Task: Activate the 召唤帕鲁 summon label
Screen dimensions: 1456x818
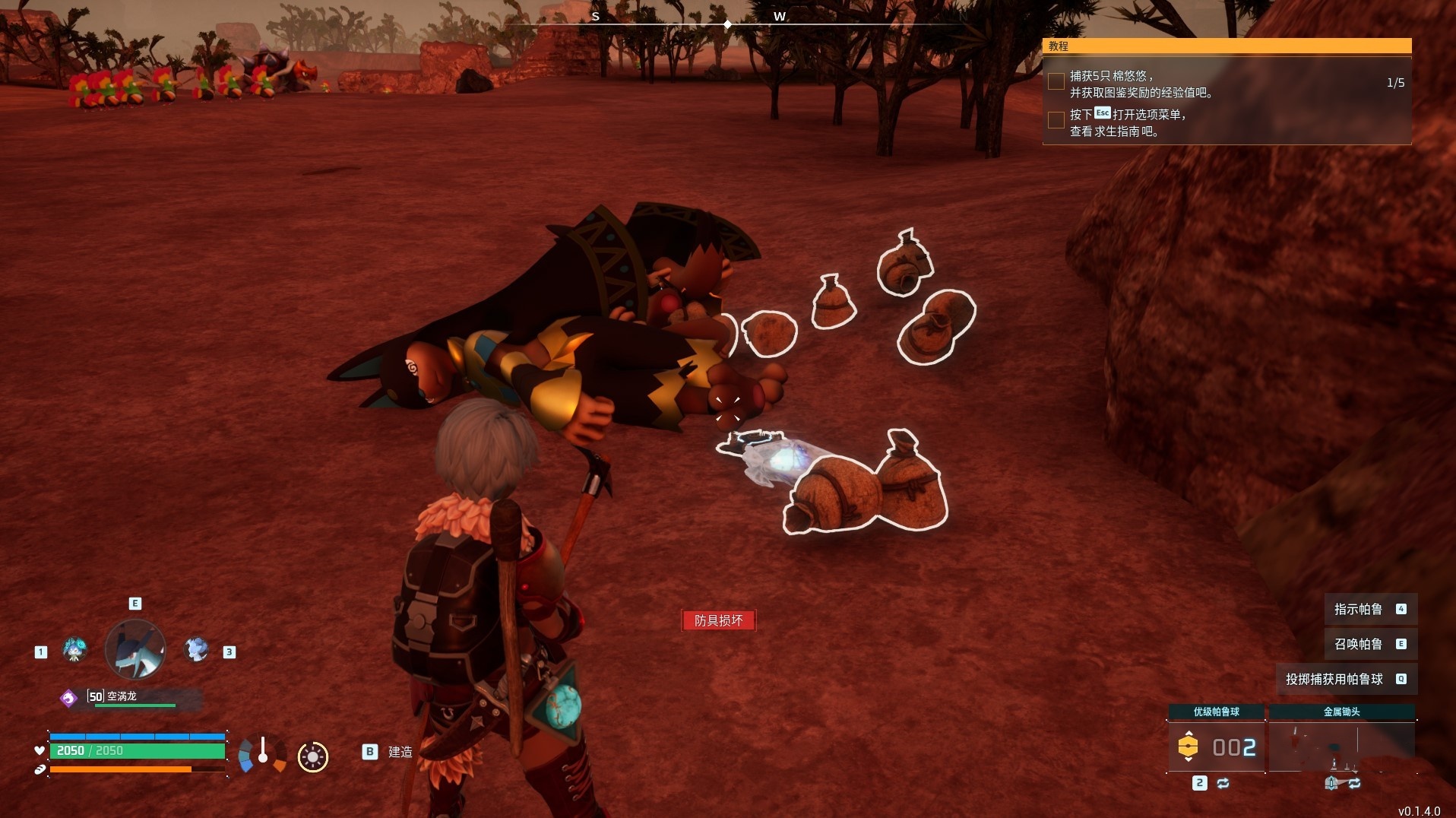Action: 1358,644
